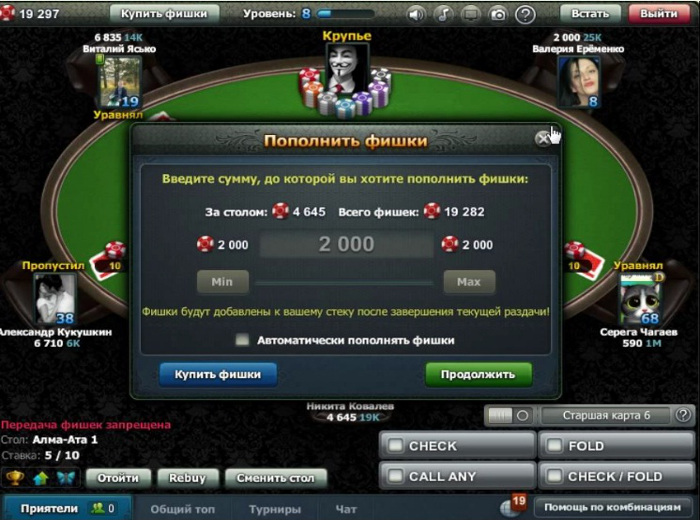Click the red Выйти button
This screenshot has width=700, height=520.
coord(659,14)
